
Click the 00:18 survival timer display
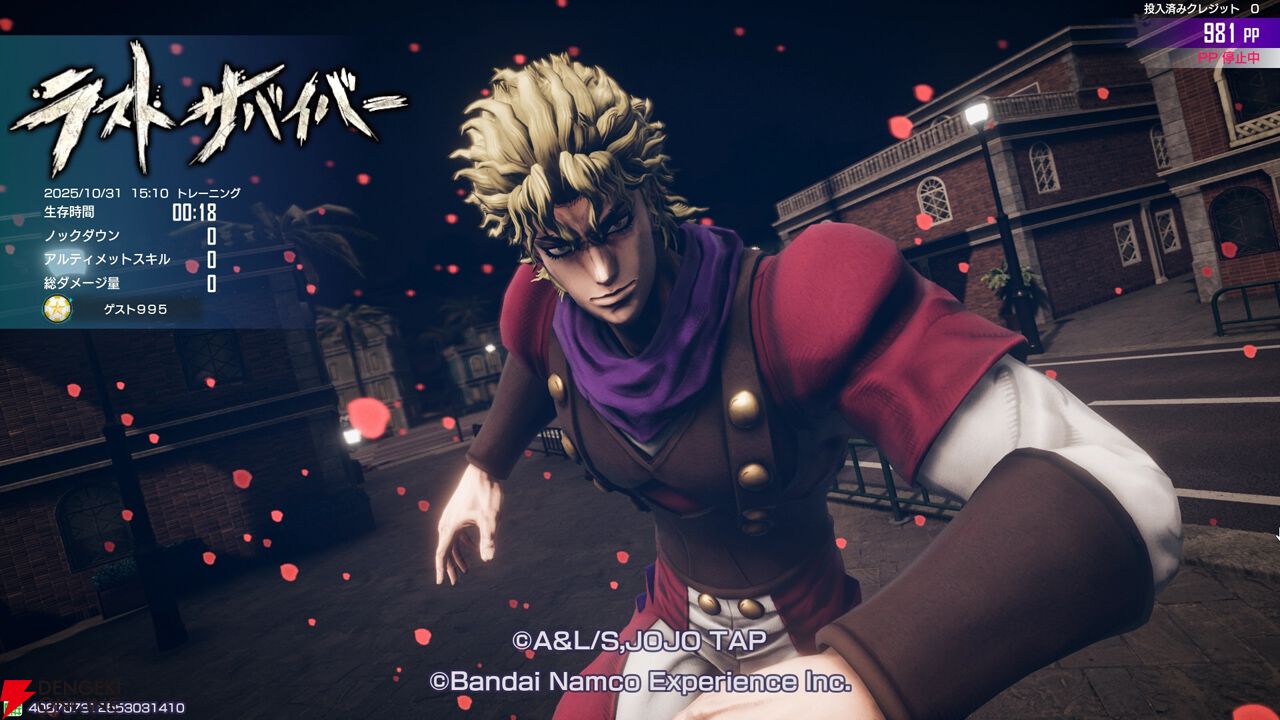pos(194,210)
